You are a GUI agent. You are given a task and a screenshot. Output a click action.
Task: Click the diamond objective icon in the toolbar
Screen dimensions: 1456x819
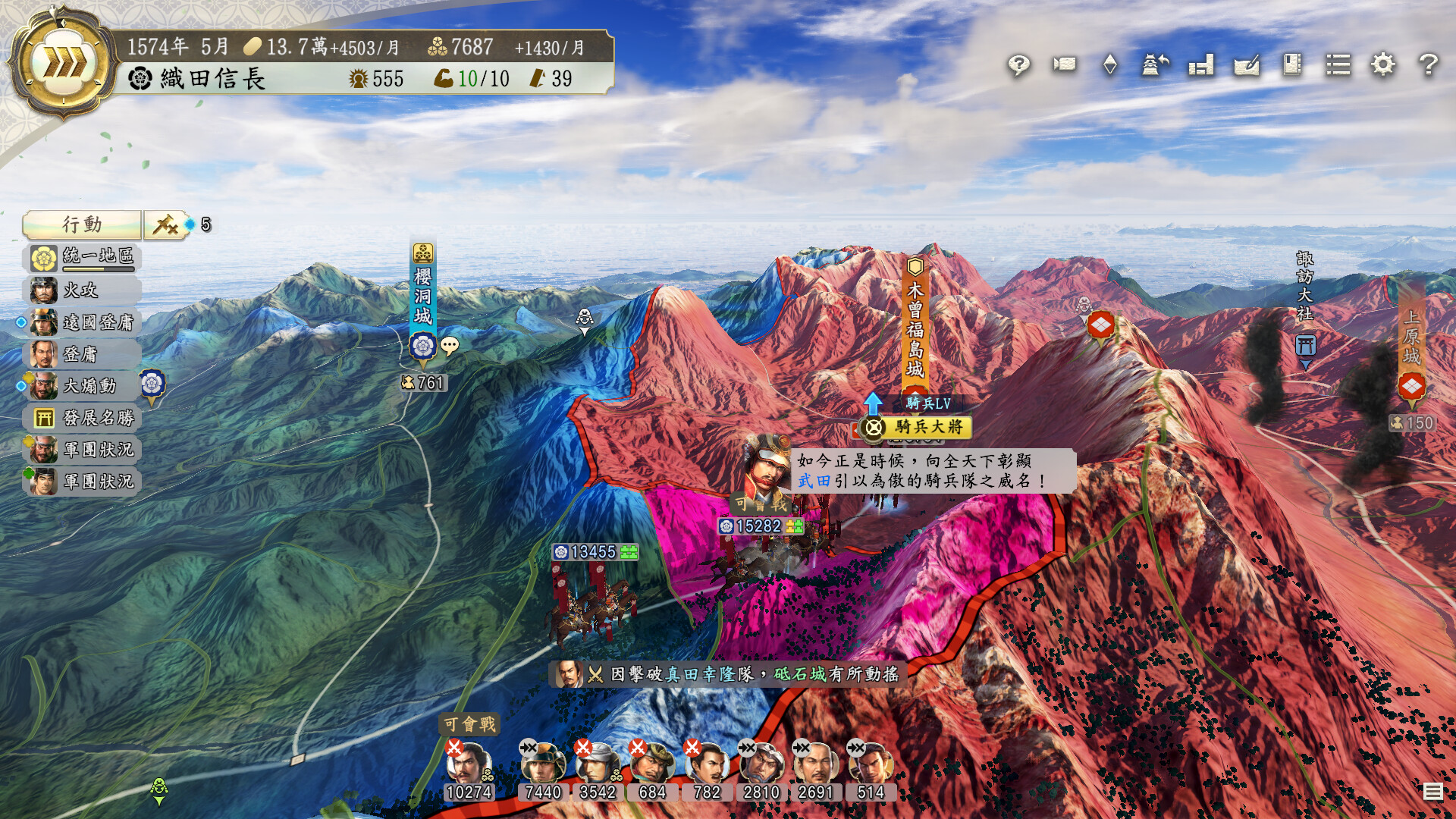point(1109,66)
